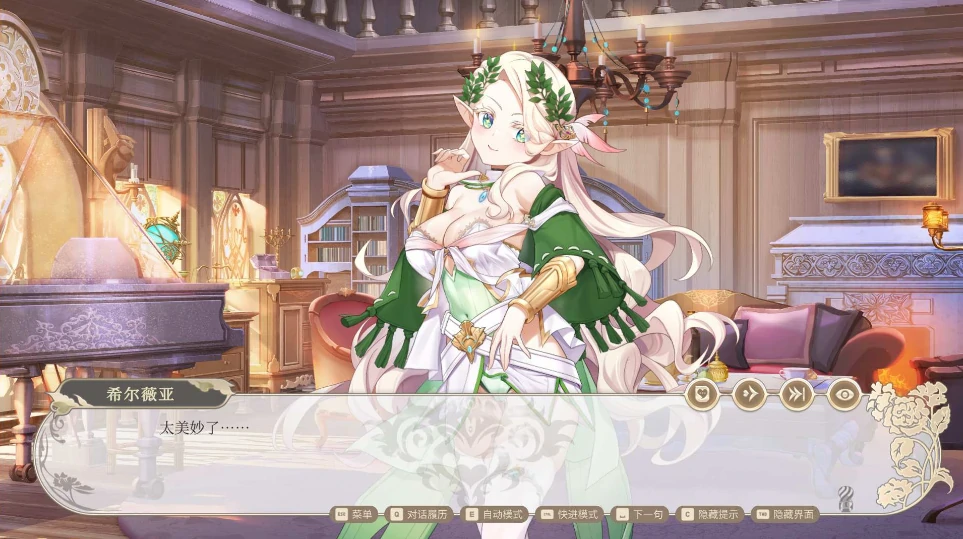
Task: Toggle auto-play with the single arrow round icon
Action: (x=749, y=394)
